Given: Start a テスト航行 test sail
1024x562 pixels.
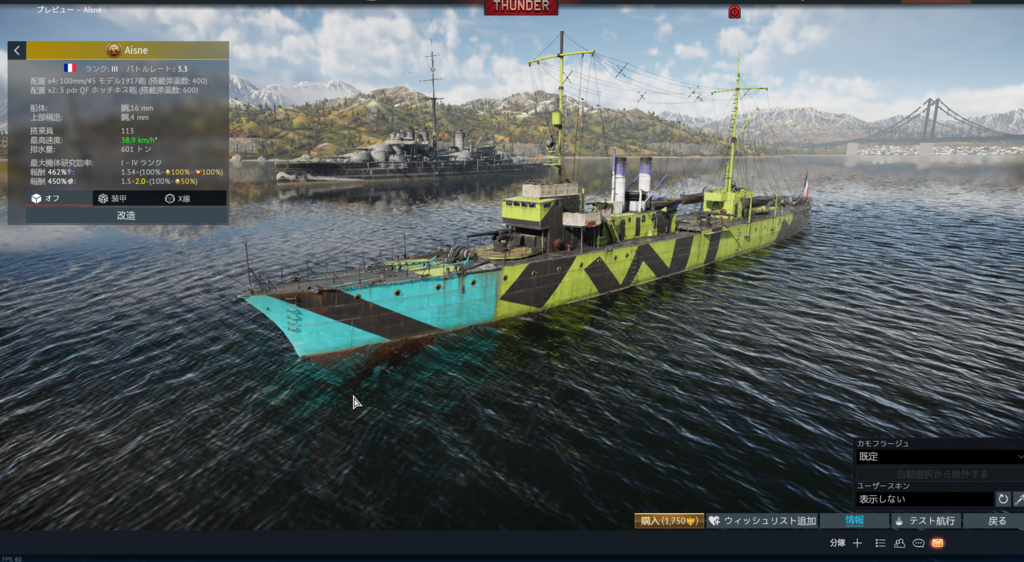Looking at the screenshot, I should (x=925, y=521).
